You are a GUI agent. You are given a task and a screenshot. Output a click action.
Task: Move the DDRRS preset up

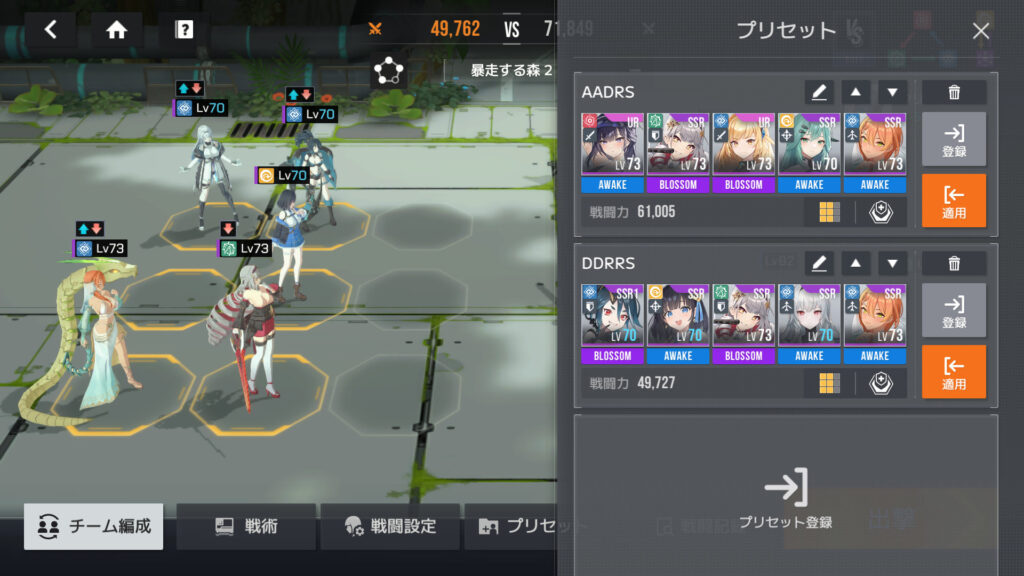(855, 263)
